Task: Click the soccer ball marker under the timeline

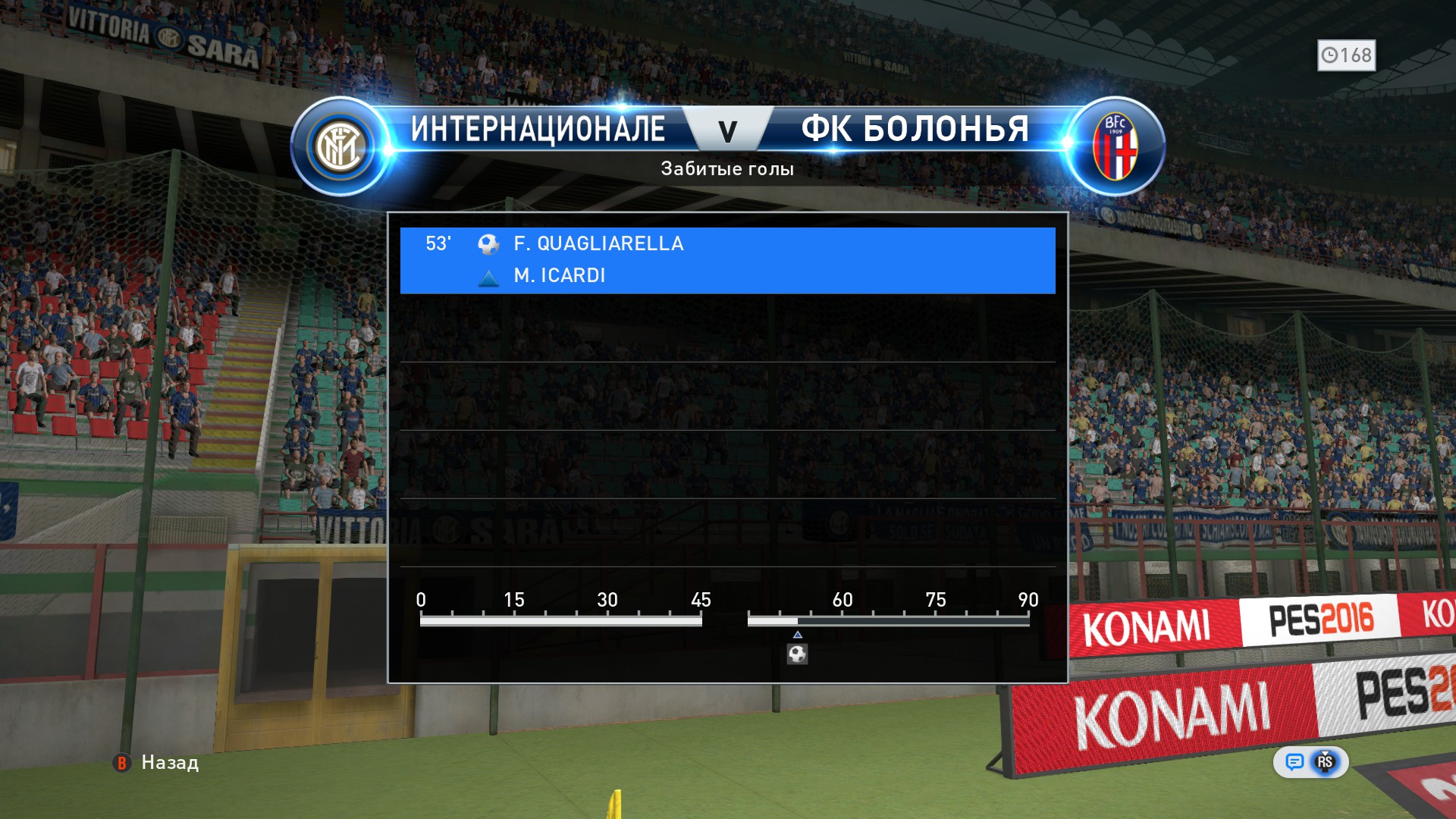Action: [x=797, y=654]
